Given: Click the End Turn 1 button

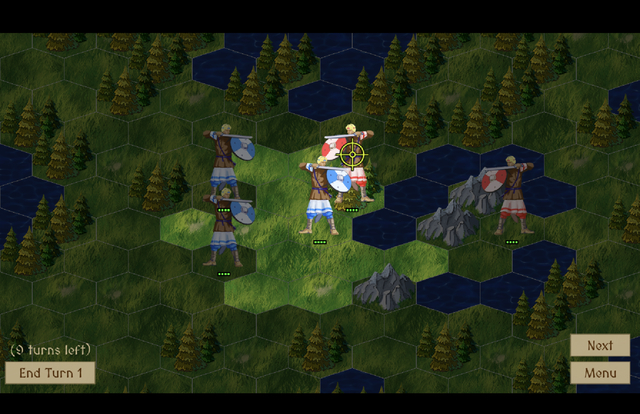Looking at the screenshot, I should tap(50, 373).
